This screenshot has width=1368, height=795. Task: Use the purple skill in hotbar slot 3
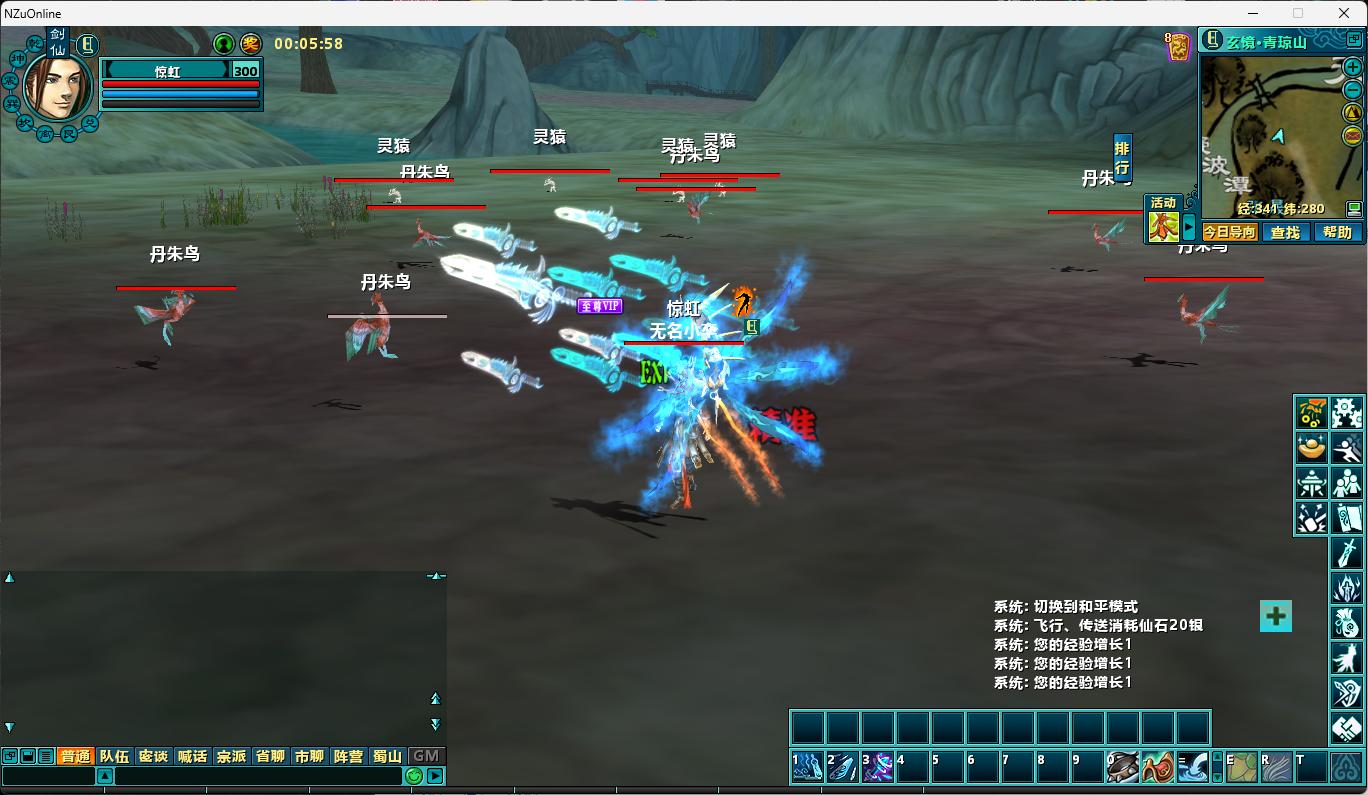(878, 768)
